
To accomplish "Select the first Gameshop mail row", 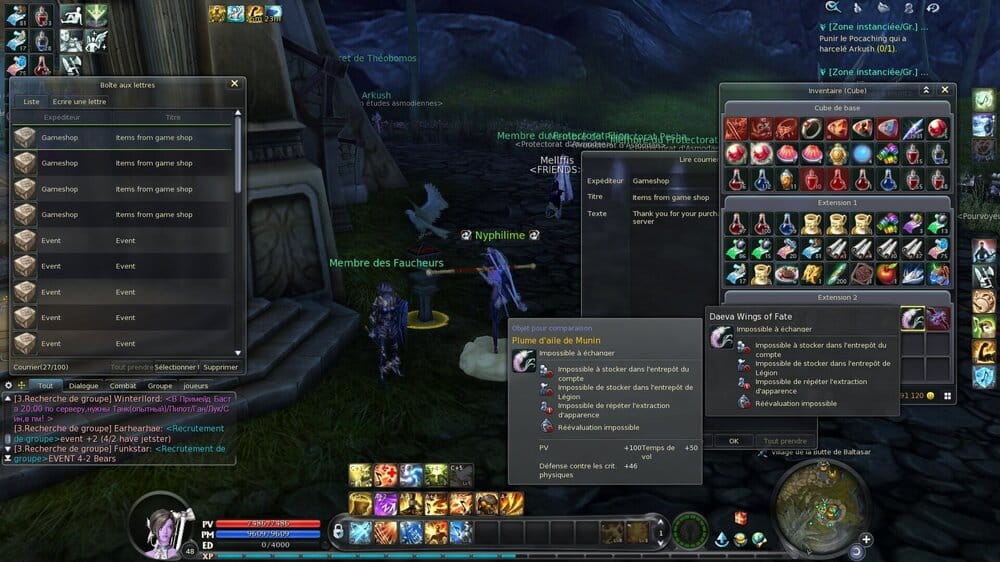I will coord(122,137).
